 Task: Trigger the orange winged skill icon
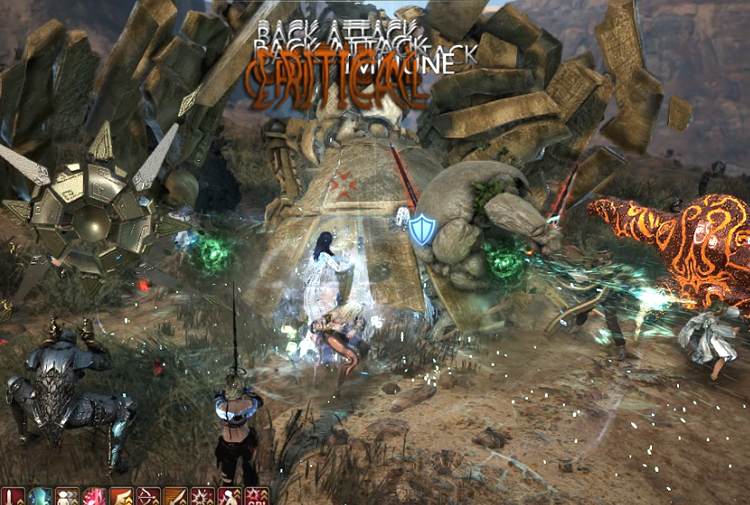point(121,497)
